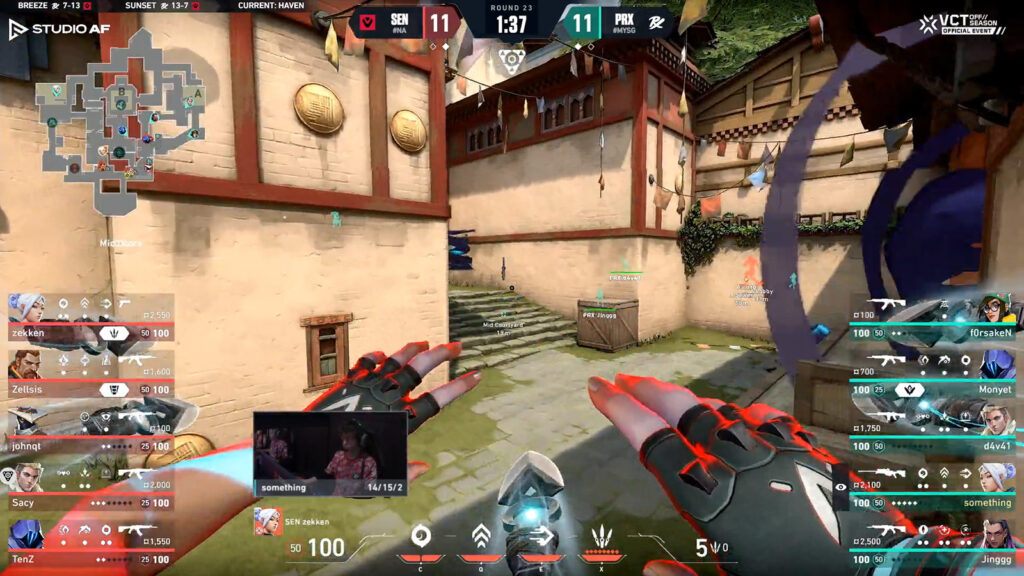Trigger the Tailwind dash arrow ability
The width and height of the screenshot is (1024, 576).
[x=542, y=537]
